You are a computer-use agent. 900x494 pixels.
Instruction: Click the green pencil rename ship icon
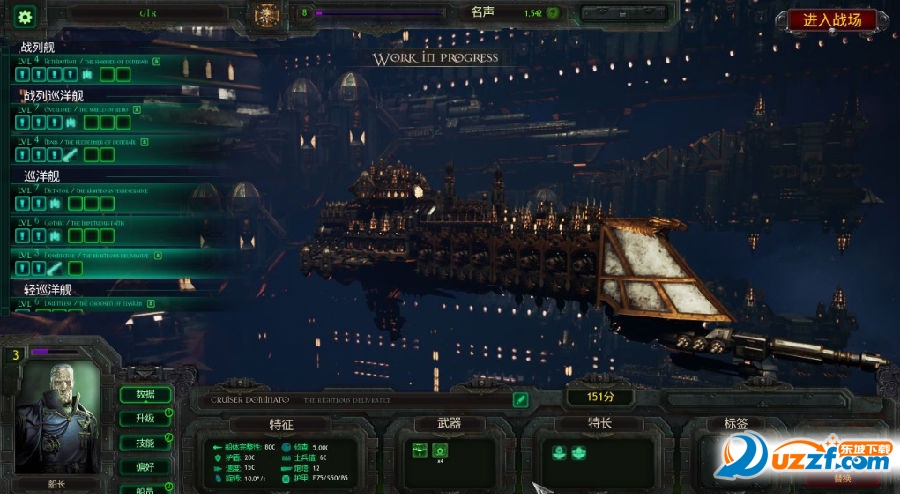[520, 399]
